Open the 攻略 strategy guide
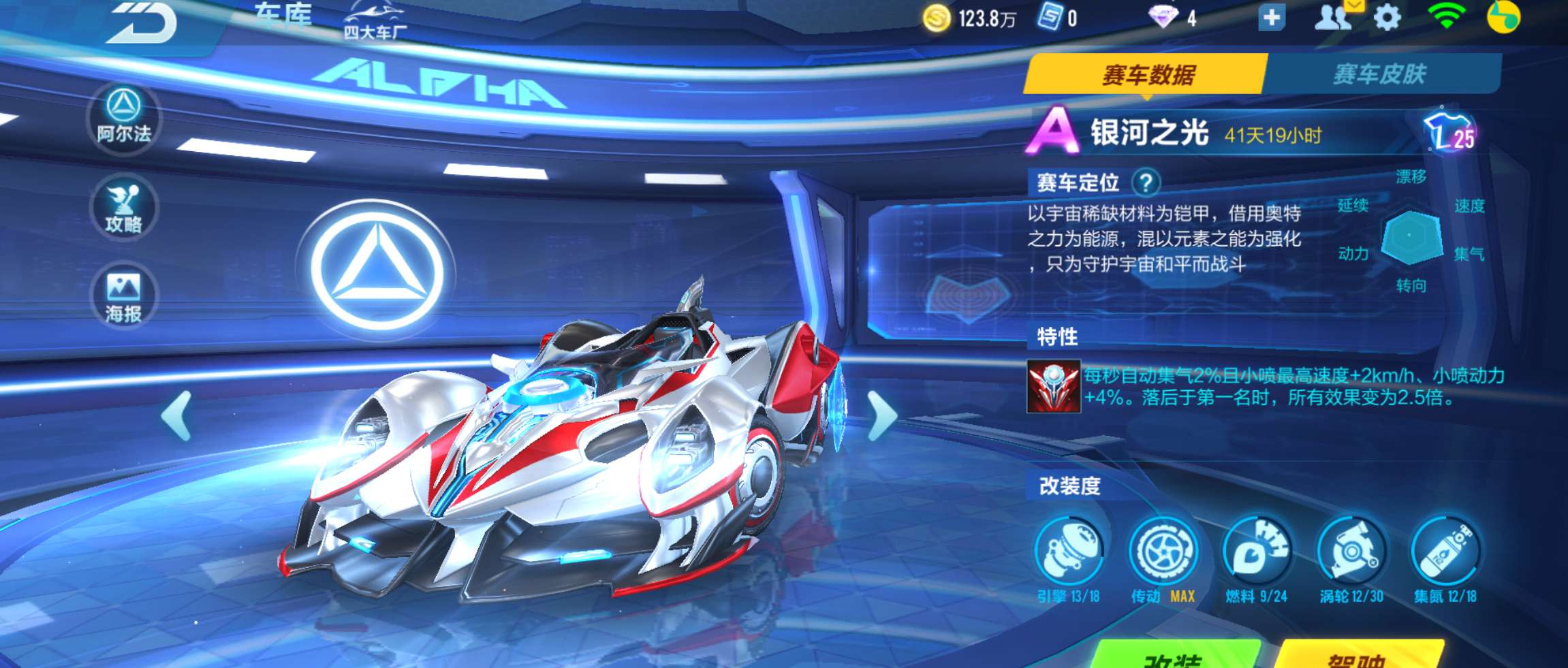1568x668 pixels. [x=123, y=208]
